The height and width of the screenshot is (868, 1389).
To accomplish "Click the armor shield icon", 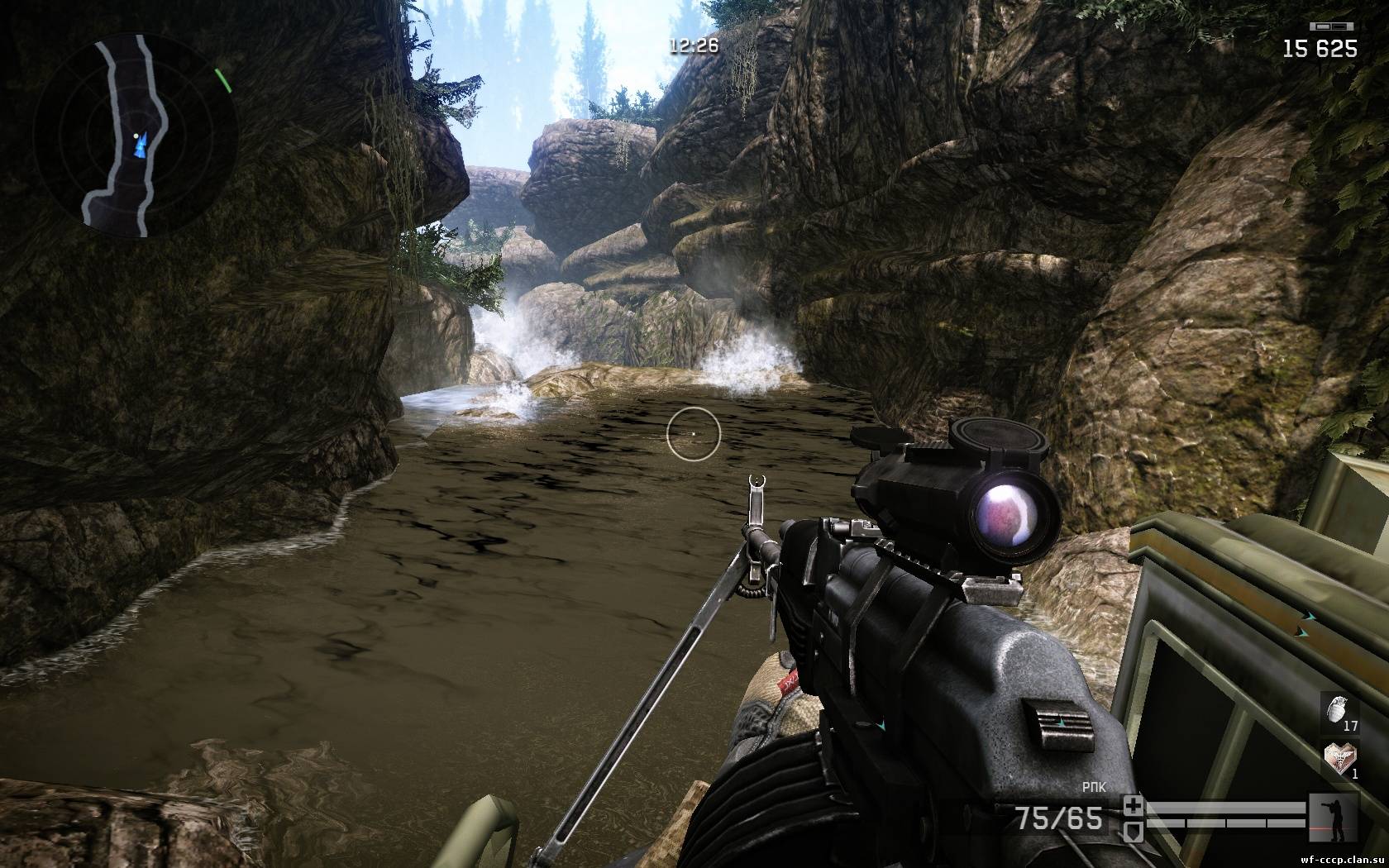I will [x=1133, y=828].
